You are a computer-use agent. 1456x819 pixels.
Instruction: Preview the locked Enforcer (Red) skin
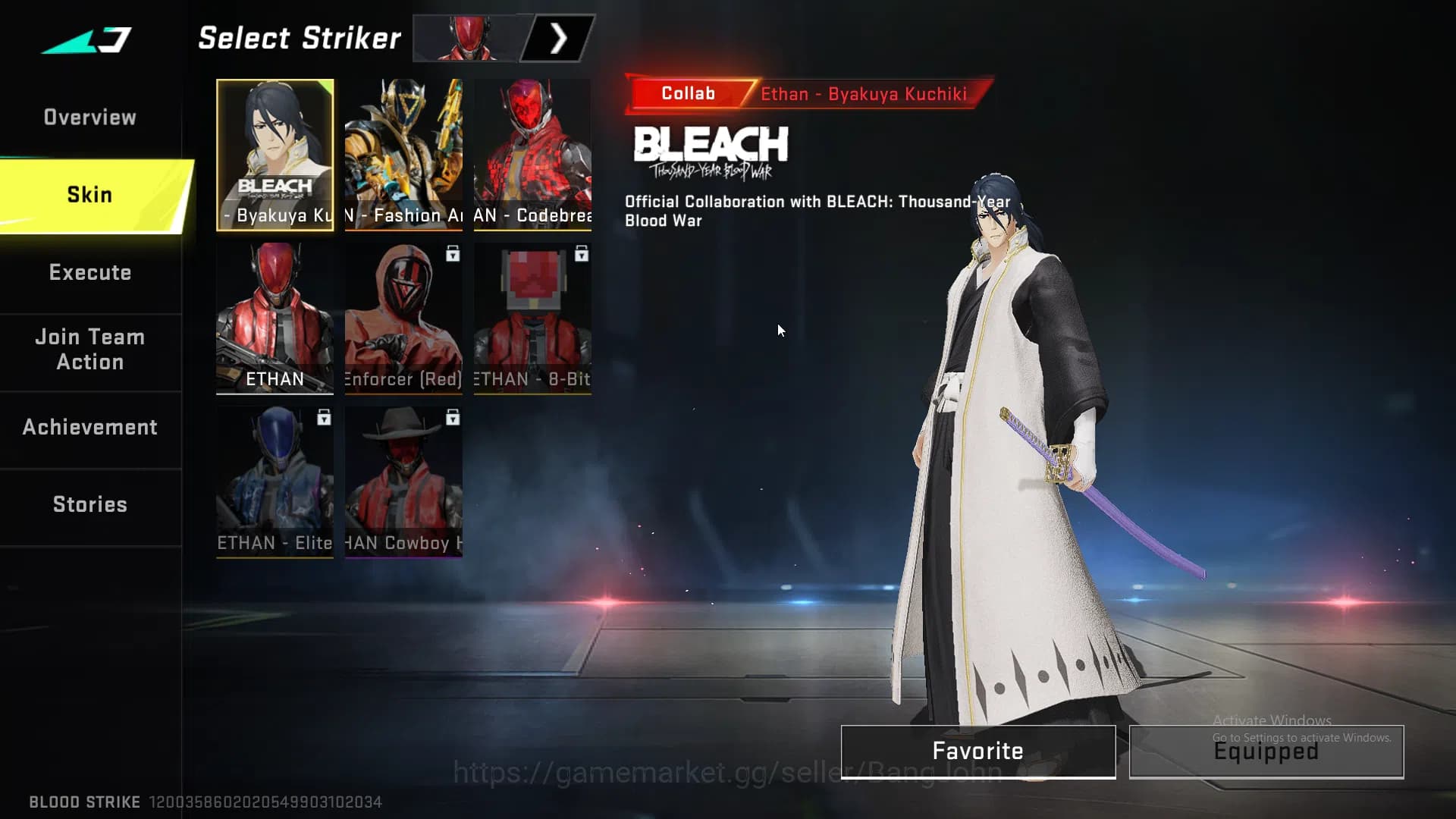(x=403, y=318)
